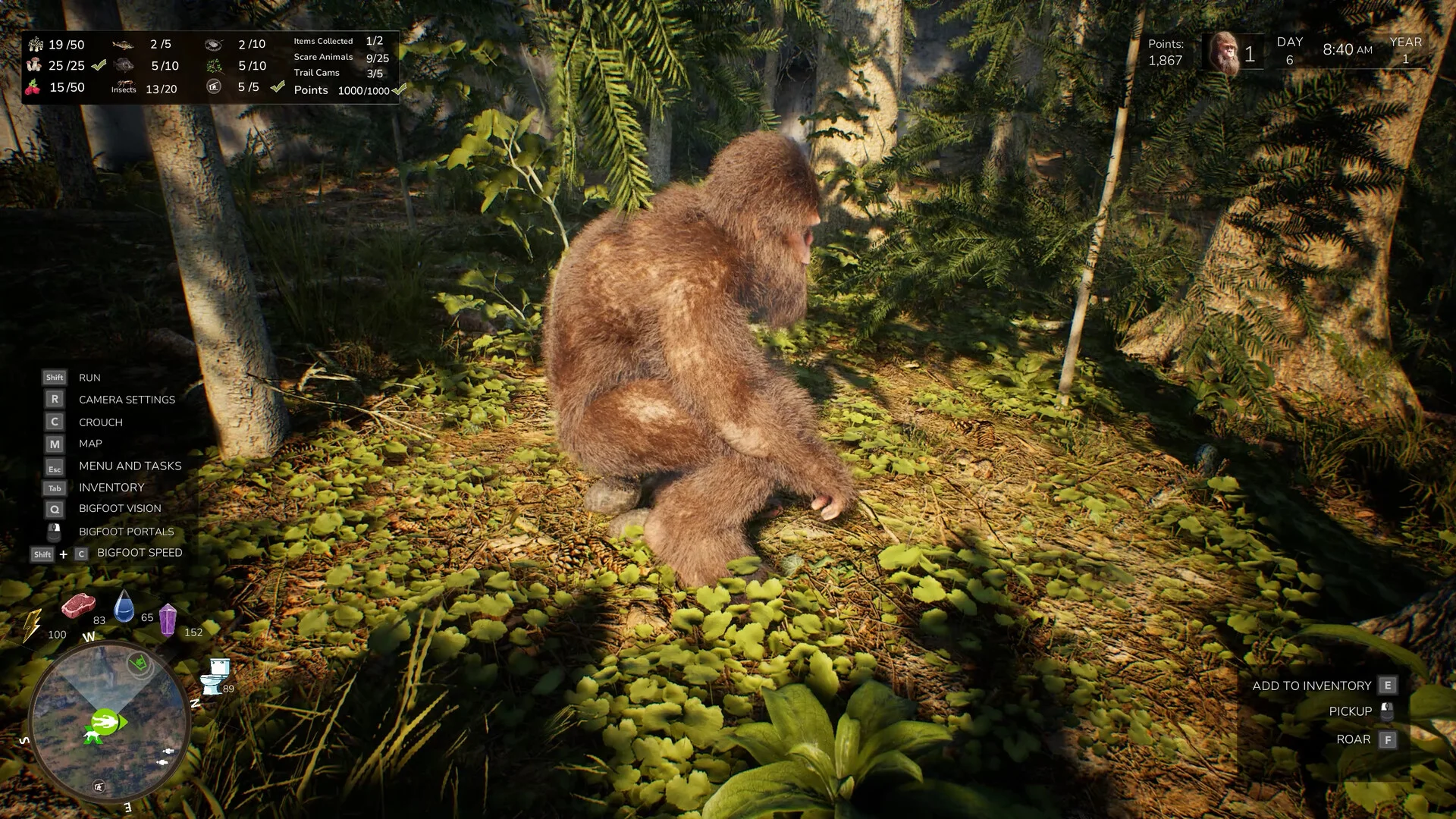Select the raspberry task icon
This screenshot has height=819, width=1456.
click(x=33, y=87)
